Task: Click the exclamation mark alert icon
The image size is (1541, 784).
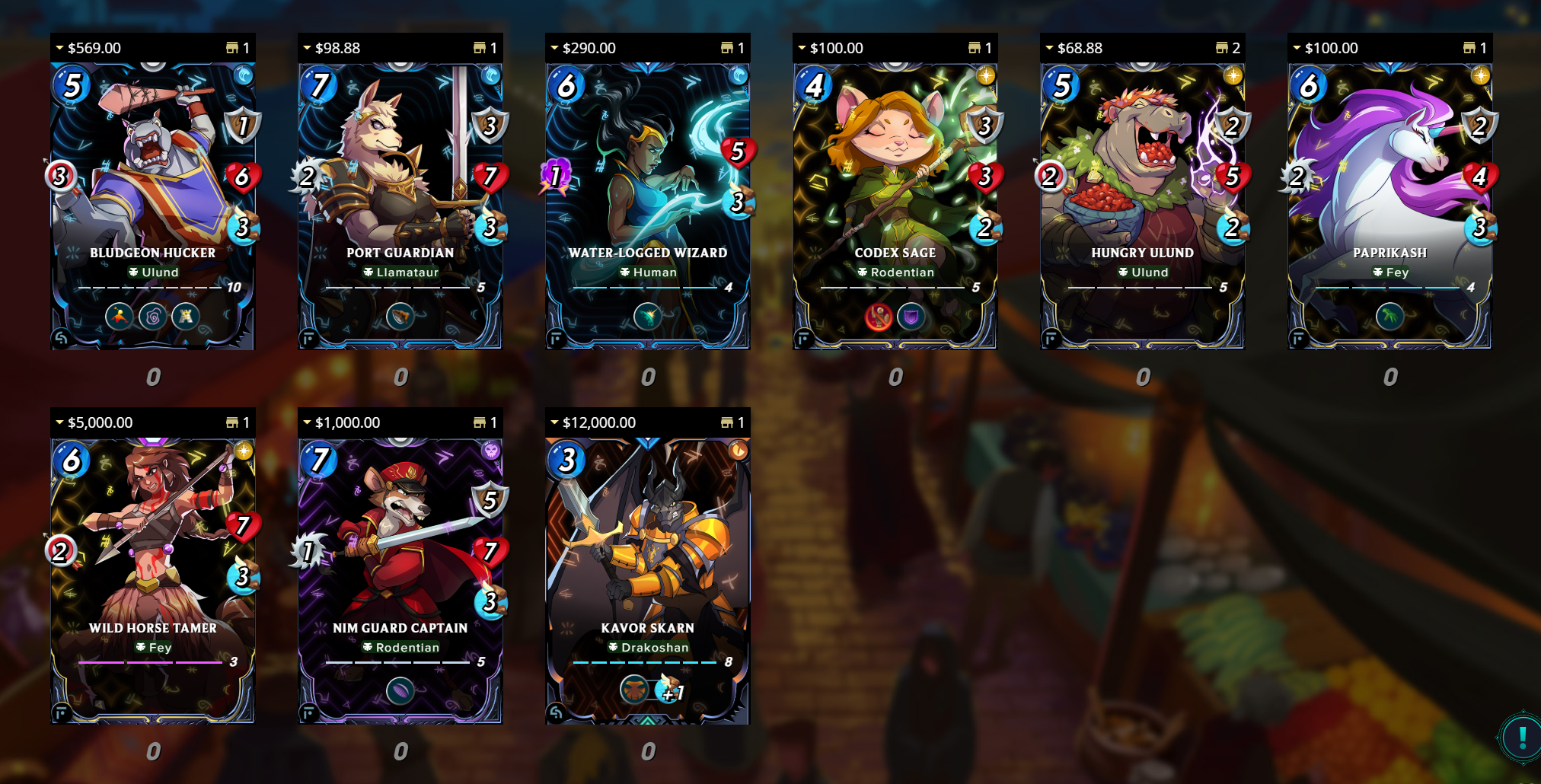Action: 1522,737
